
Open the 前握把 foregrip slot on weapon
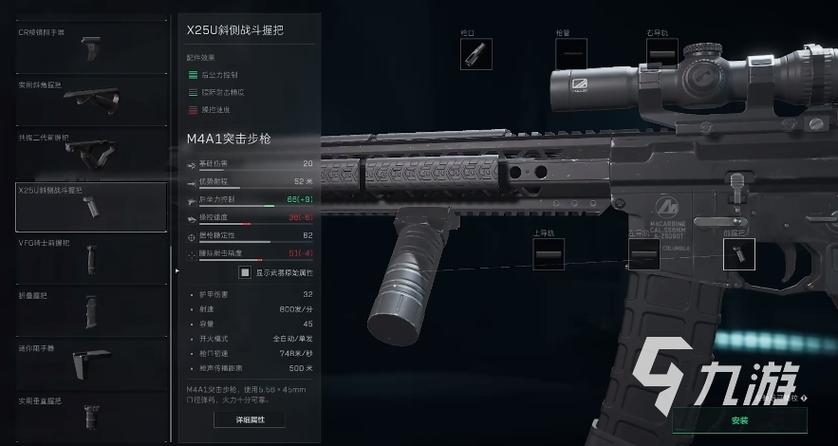(x=738, y=254)
